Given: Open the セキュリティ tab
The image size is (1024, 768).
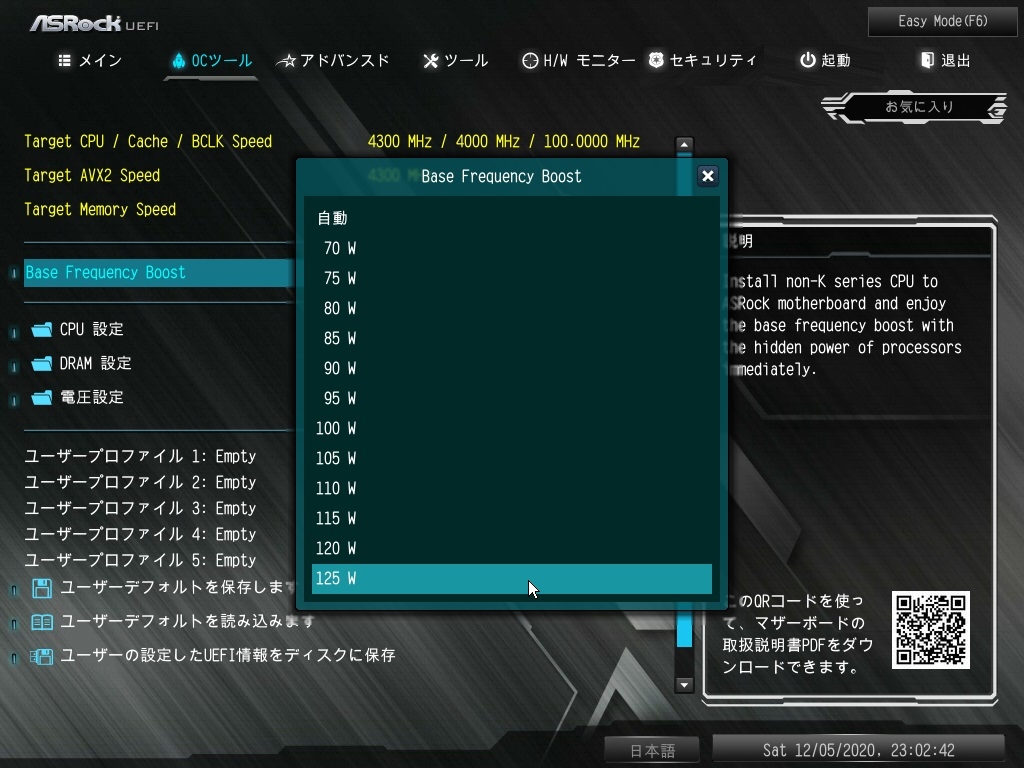Looking at the screenshot, I should coord(703,61).
